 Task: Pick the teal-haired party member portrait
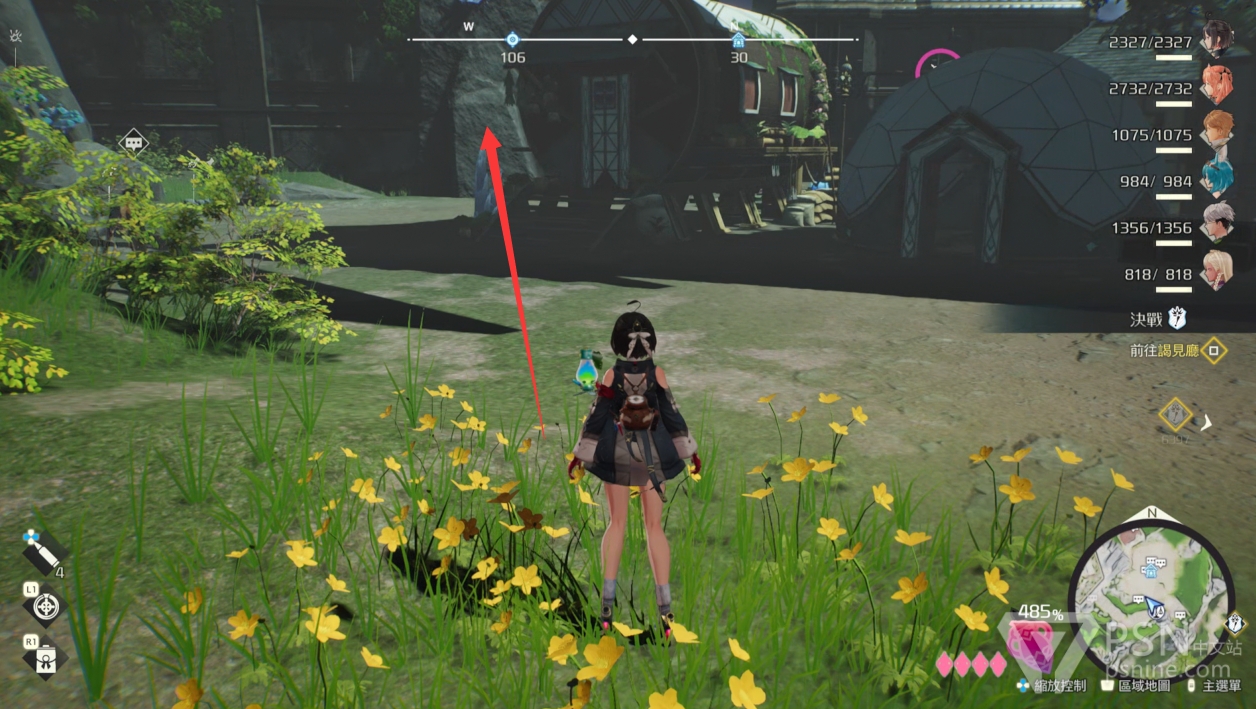click(1217, 178)
